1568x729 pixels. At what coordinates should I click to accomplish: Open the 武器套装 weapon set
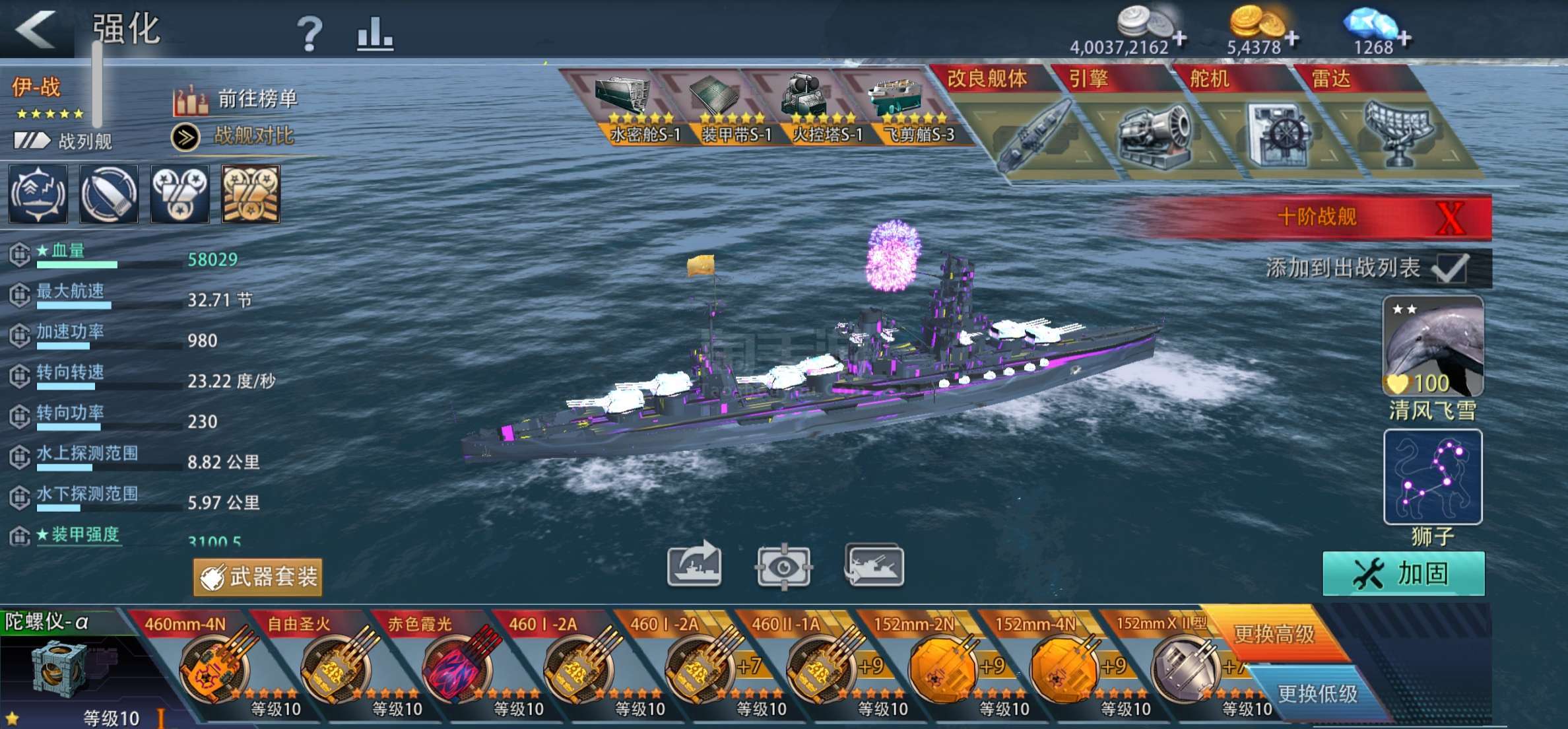[258, 577]
